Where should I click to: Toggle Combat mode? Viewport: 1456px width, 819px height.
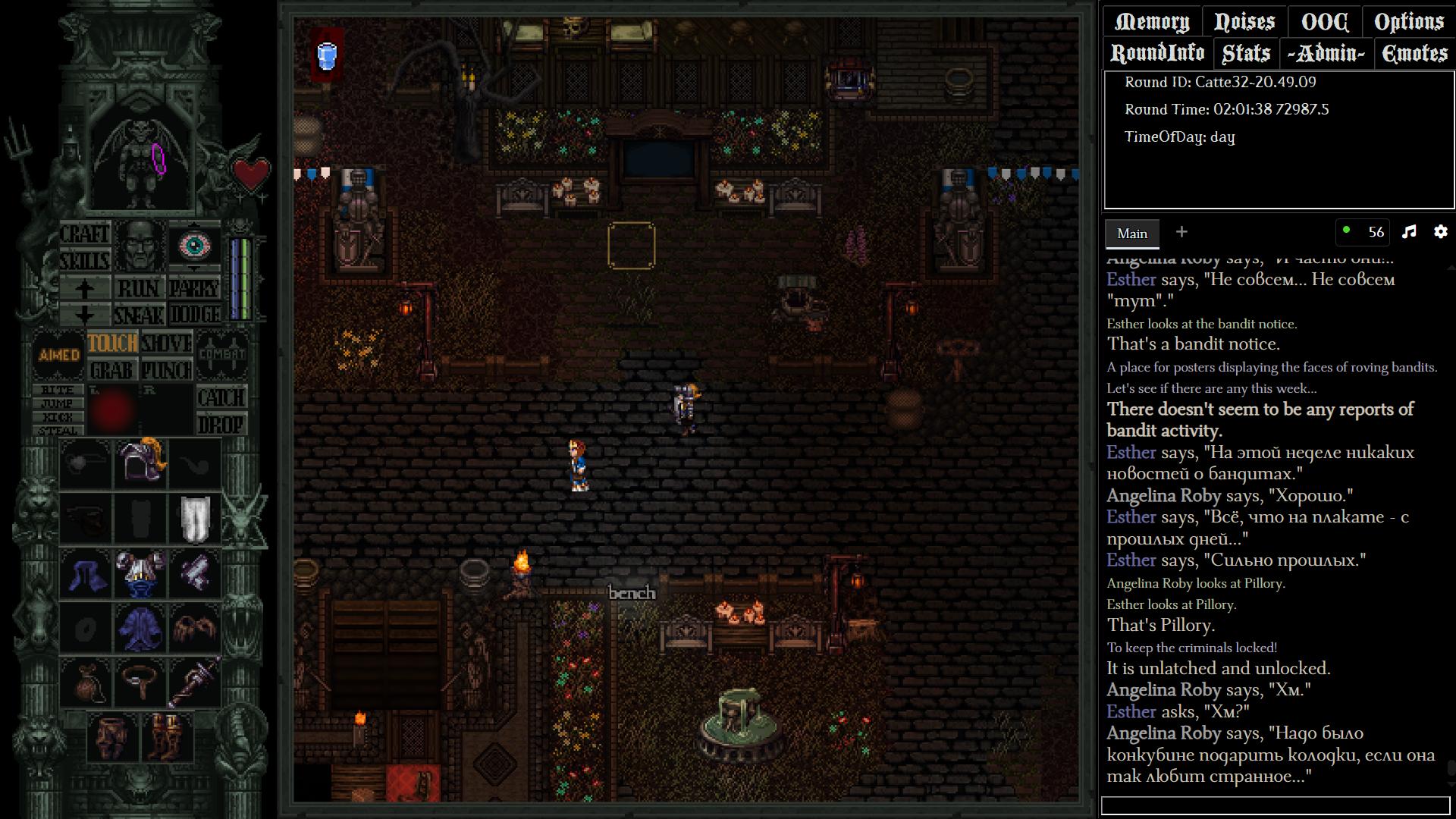point(222,354)
